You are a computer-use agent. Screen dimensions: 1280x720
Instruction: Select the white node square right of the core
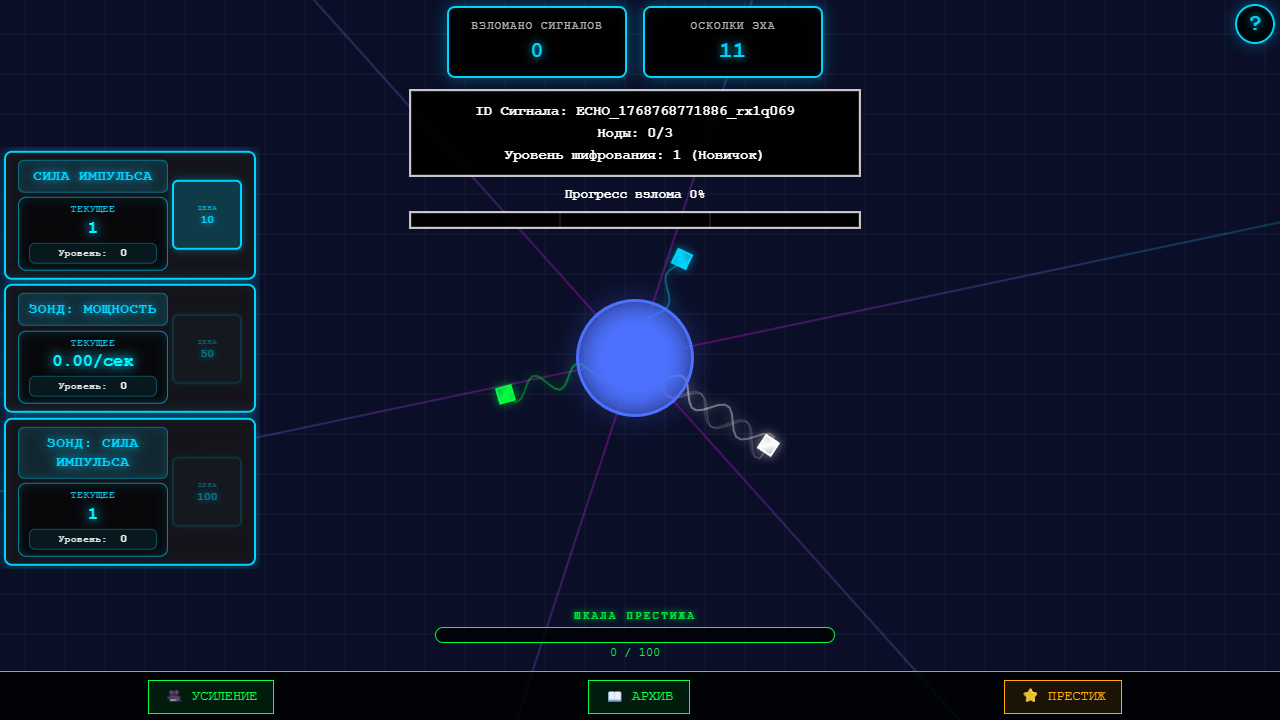point(767,445)
